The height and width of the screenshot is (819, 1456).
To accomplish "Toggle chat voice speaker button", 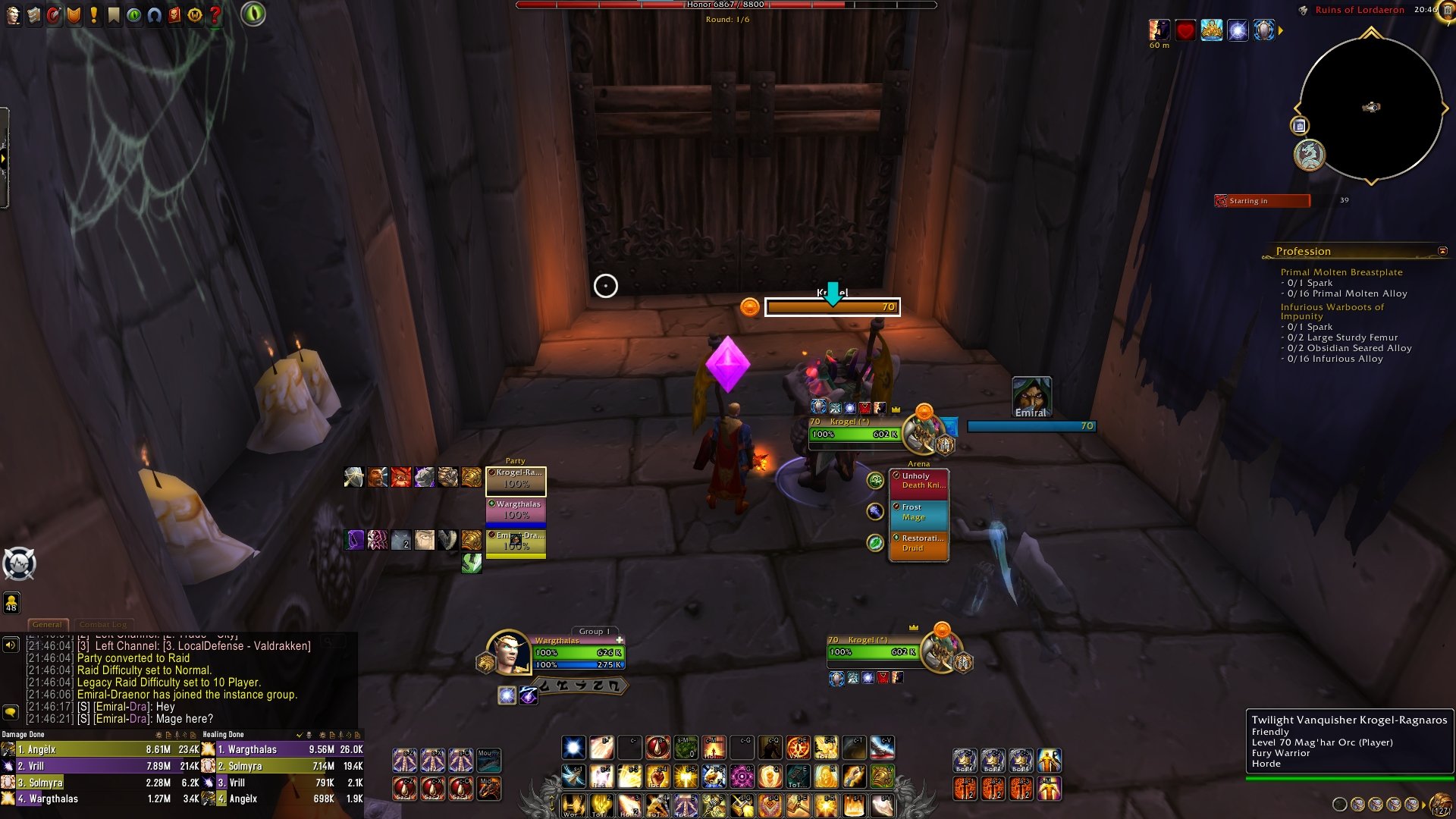I will 11,645.
